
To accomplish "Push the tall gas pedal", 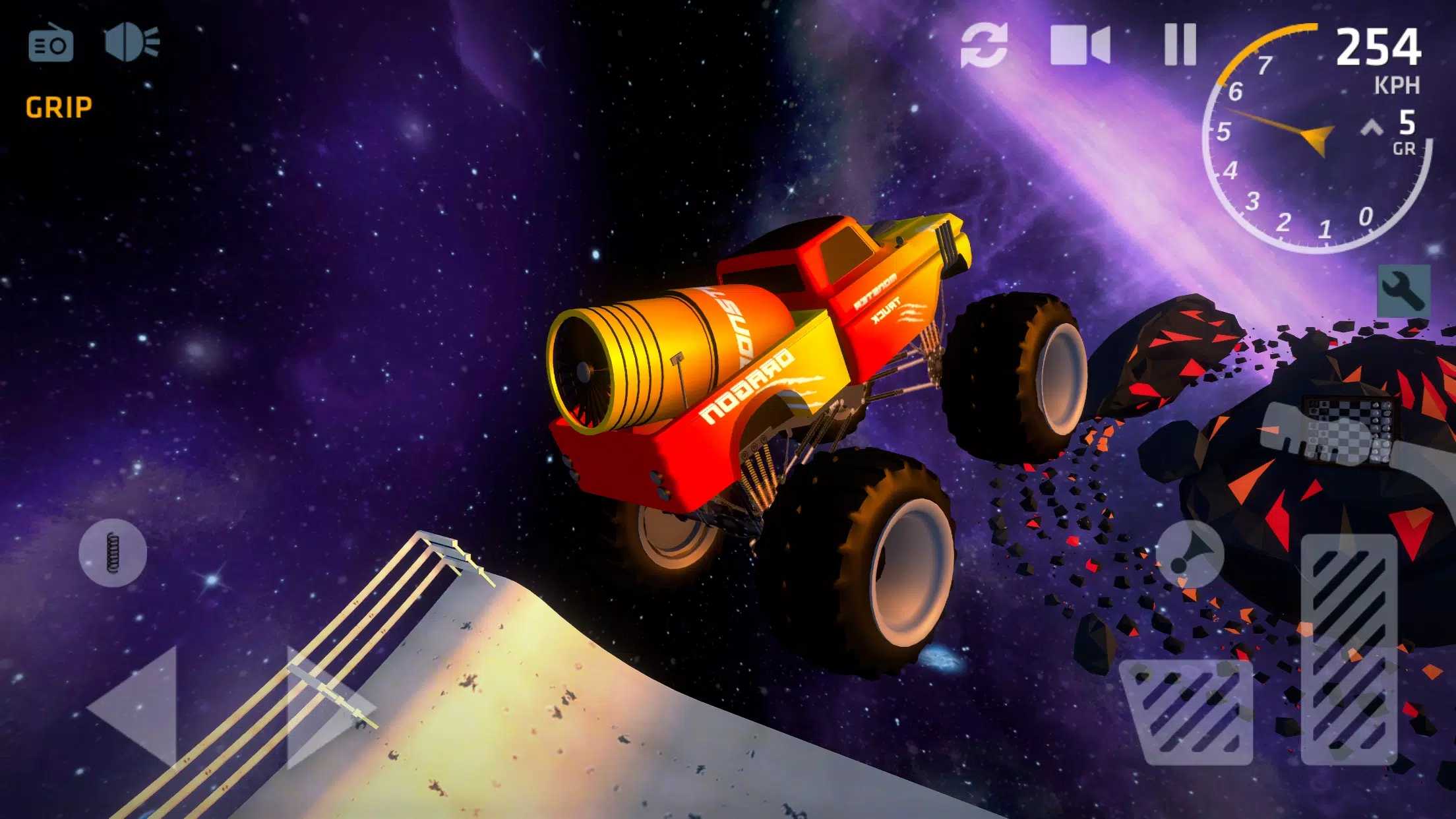I will (x=1349, y=648).
